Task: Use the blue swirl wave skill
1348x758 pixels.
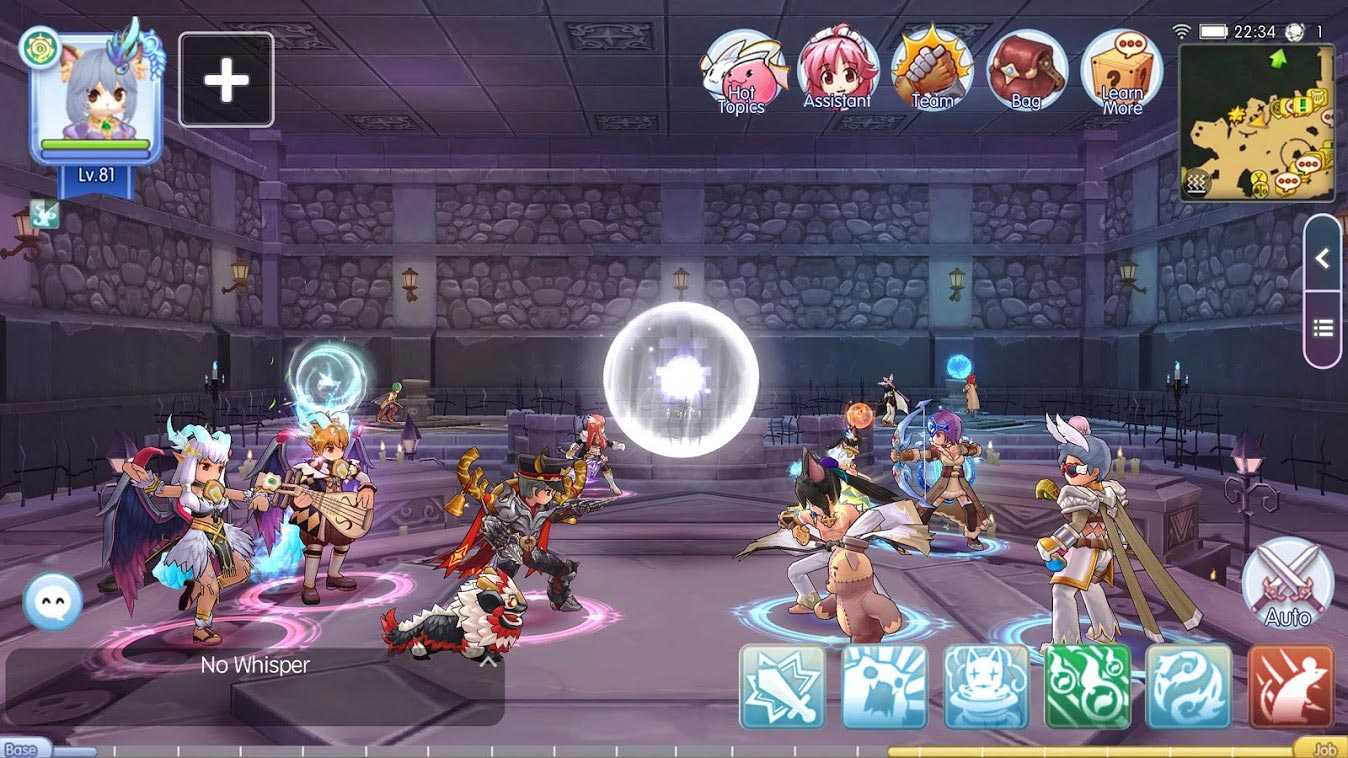Action: point(1189,687)
